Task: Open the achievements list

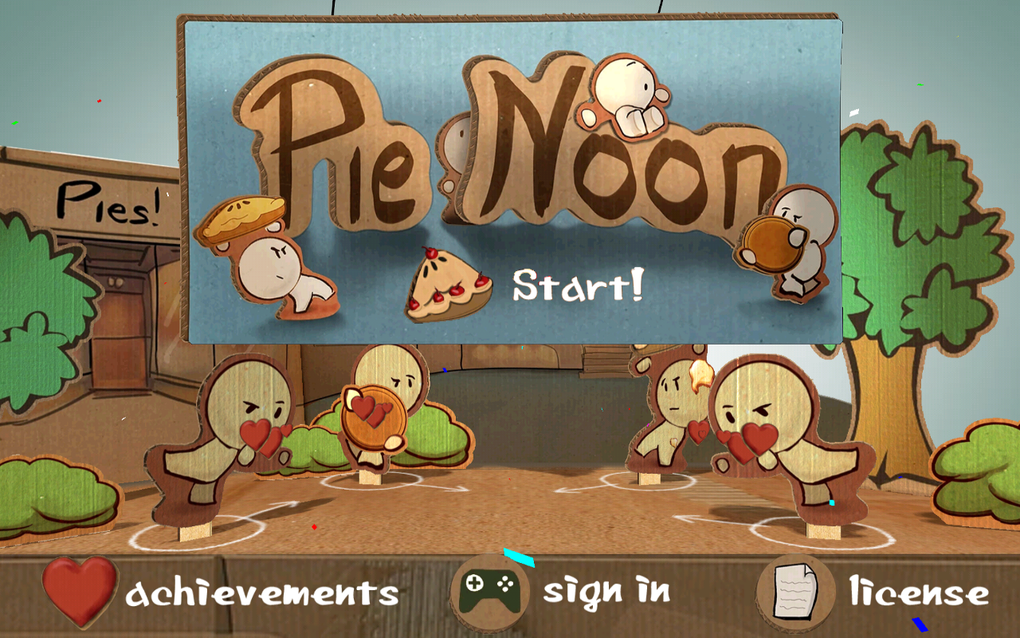Action: [262, 592]
